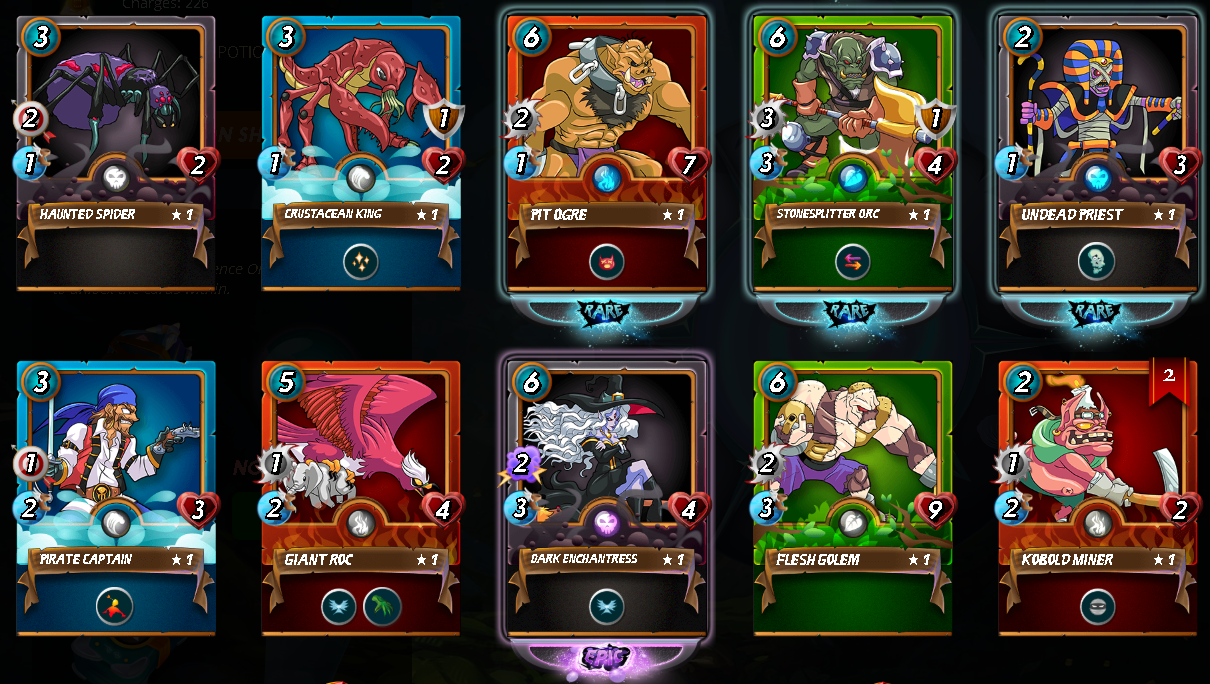1210x684 pixels.
Task: Click Dark Enchantress's wings ability icon
Action: coord(606,606)
